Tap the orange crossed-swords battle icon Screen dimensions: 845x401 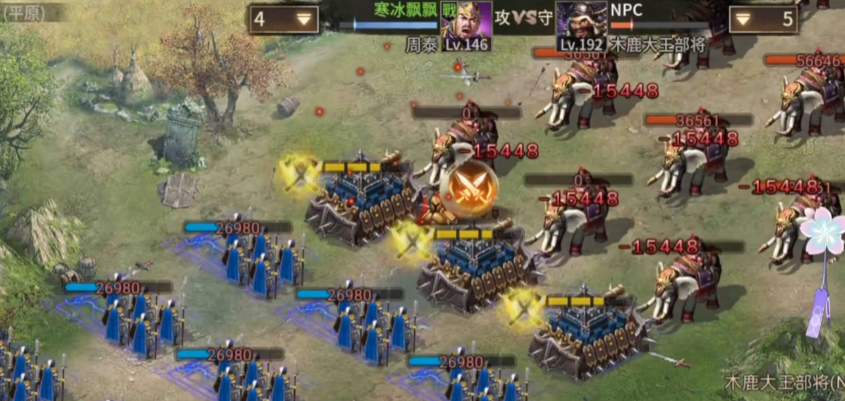(x=466, y=187)
